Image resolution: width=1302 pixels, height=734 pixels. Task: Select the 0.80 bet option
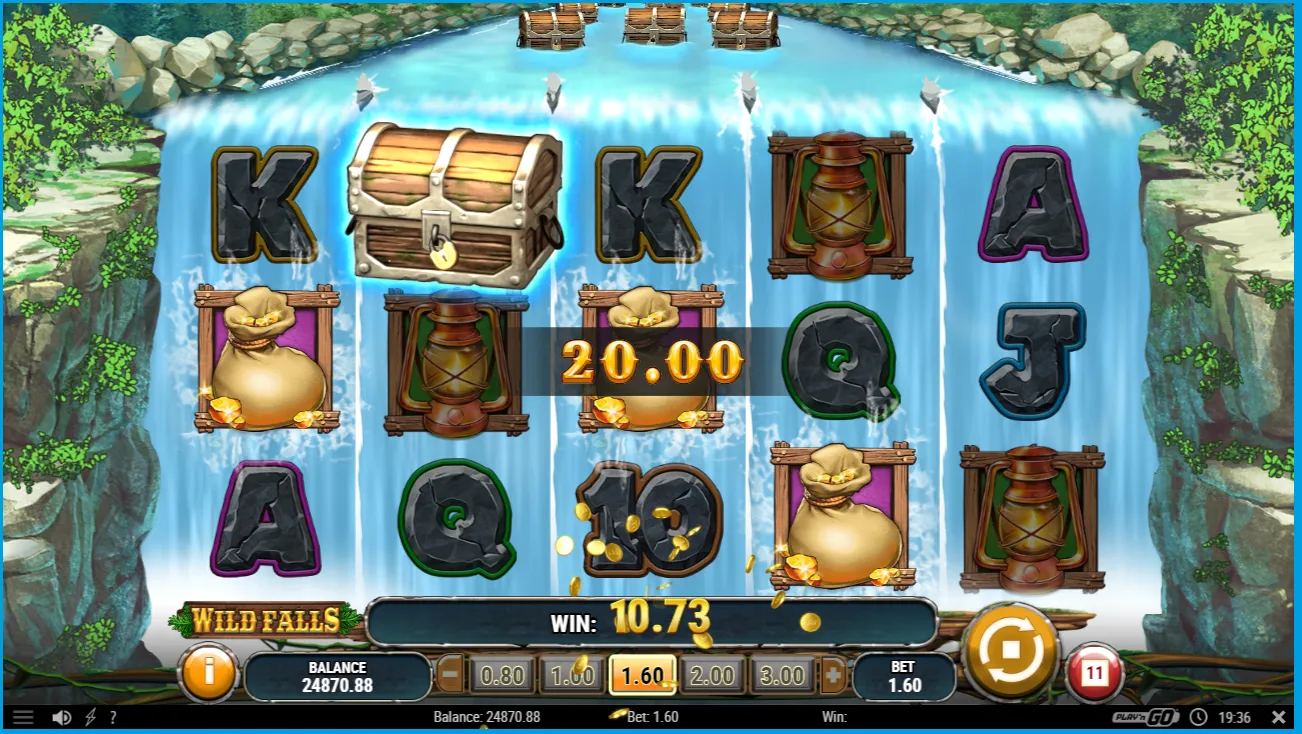pos(503,675)
